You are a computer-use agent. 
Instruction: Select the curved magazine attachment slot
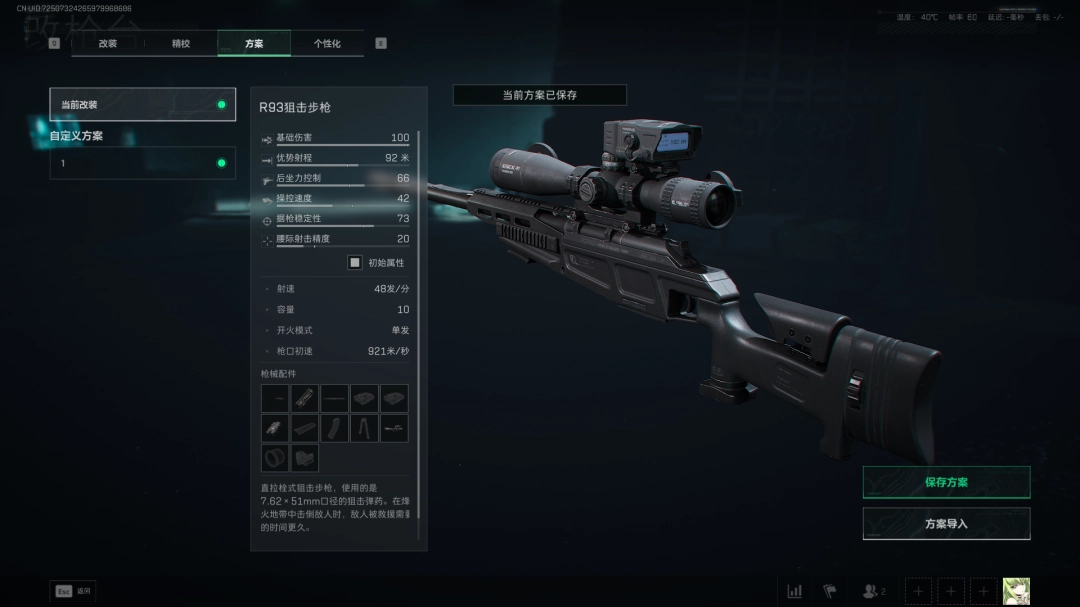(x=334, y=428)
